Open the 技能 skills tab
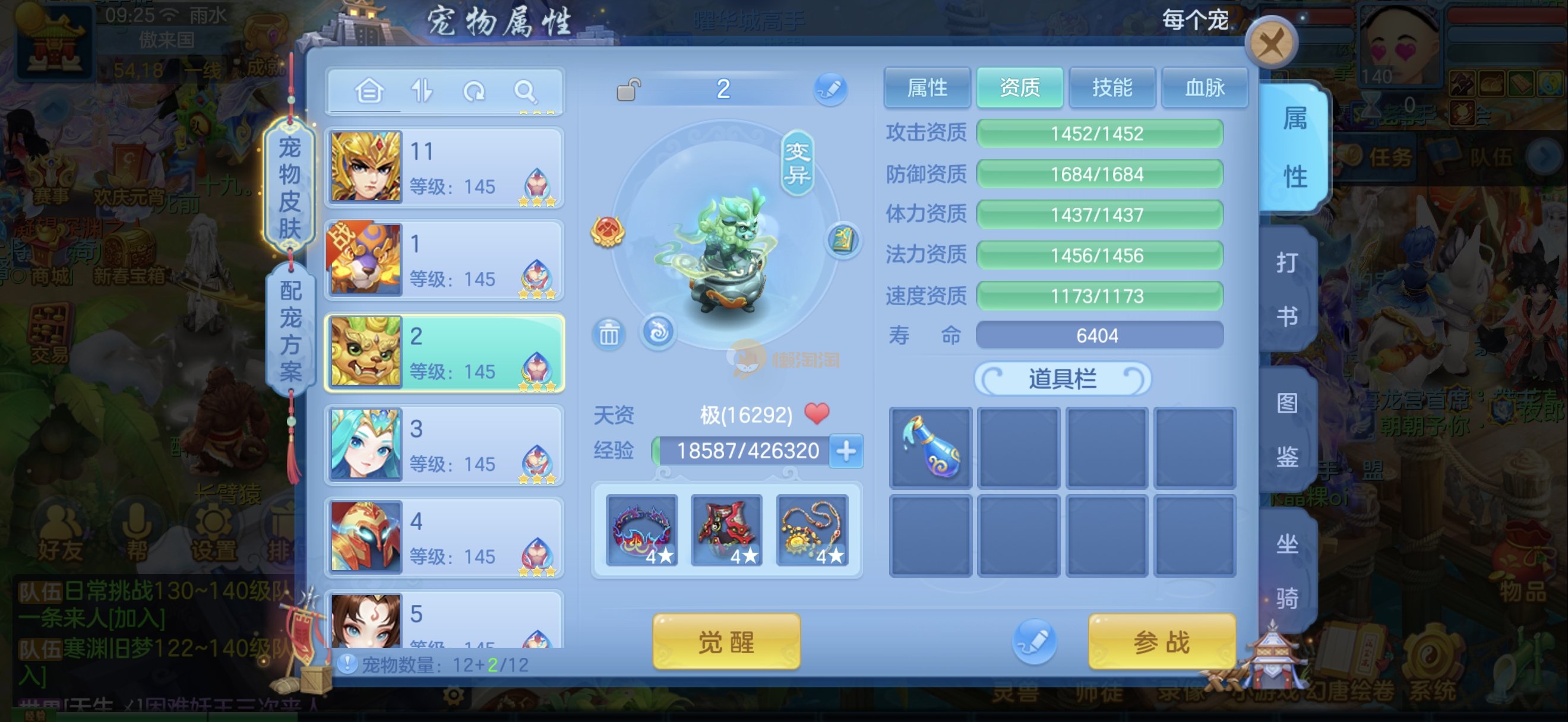This screenshot has width=1568, height=722. [x=1111, y=88]
